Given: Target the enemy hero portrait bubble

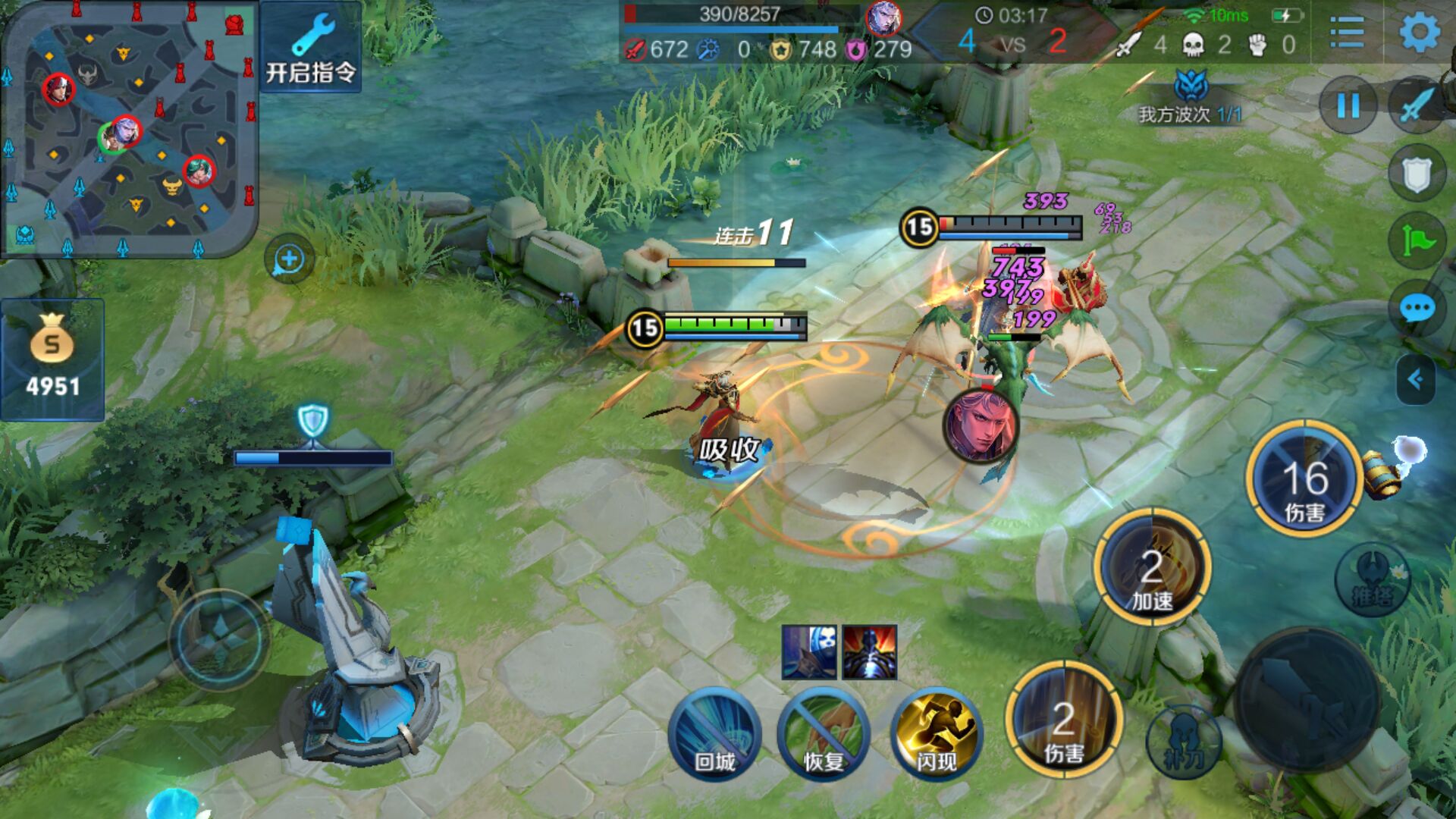Looking at the screenshot, I should click(980, 425).
